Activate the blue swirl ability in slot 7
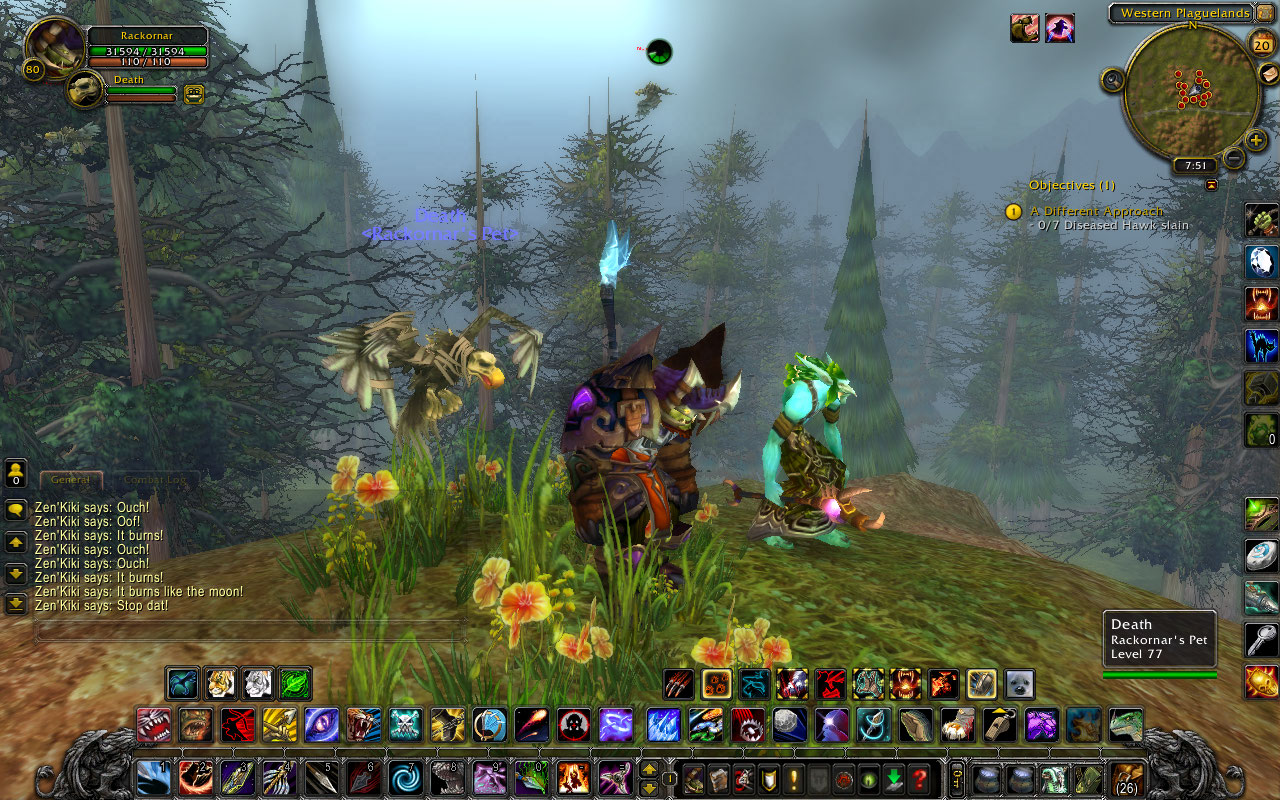Image resolution: width=1280 pixels, height=800 pixels. 407,778
